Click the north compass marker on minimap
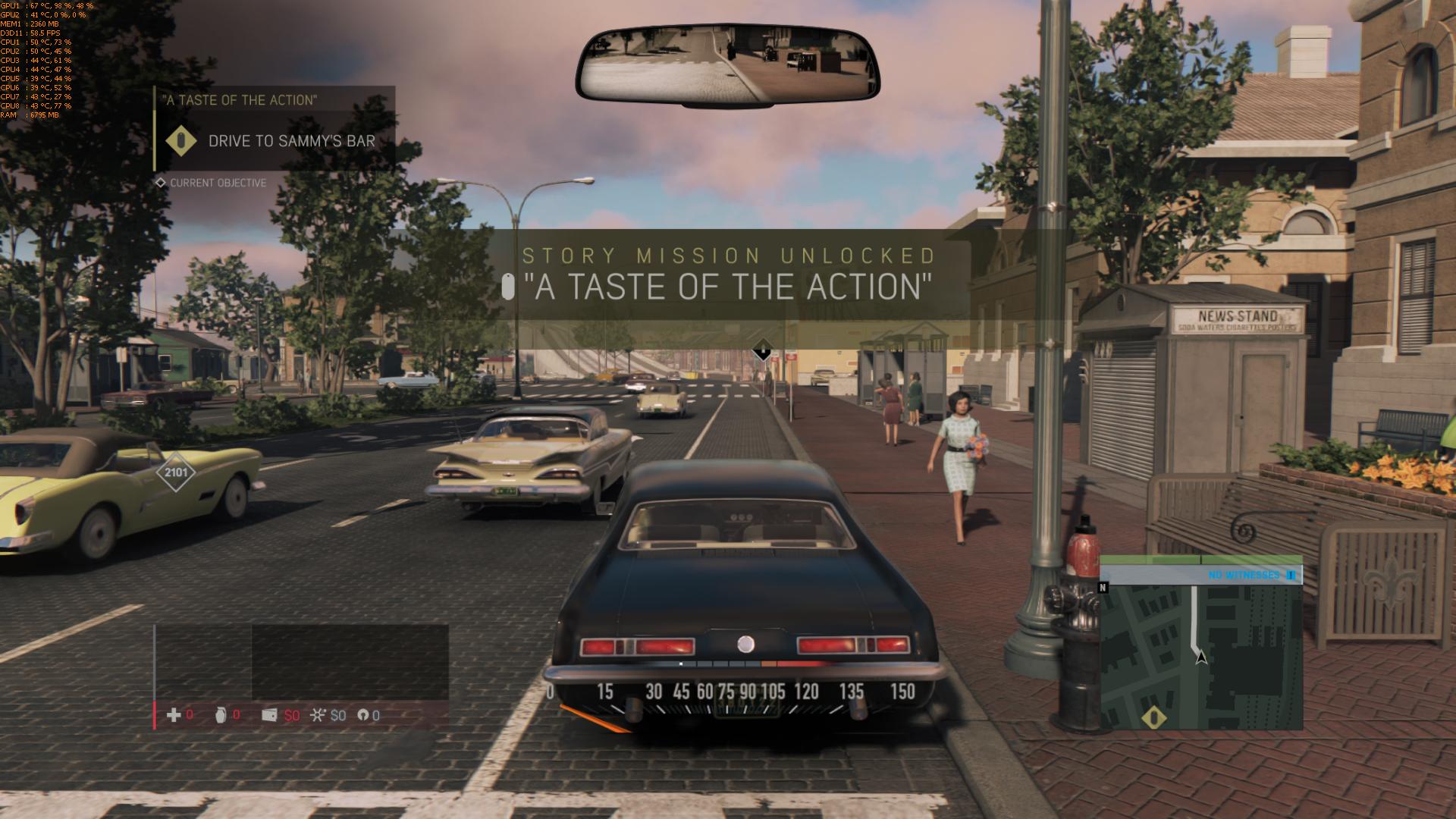This screenshot has width=1456, height=819. tap(1103, 587)
